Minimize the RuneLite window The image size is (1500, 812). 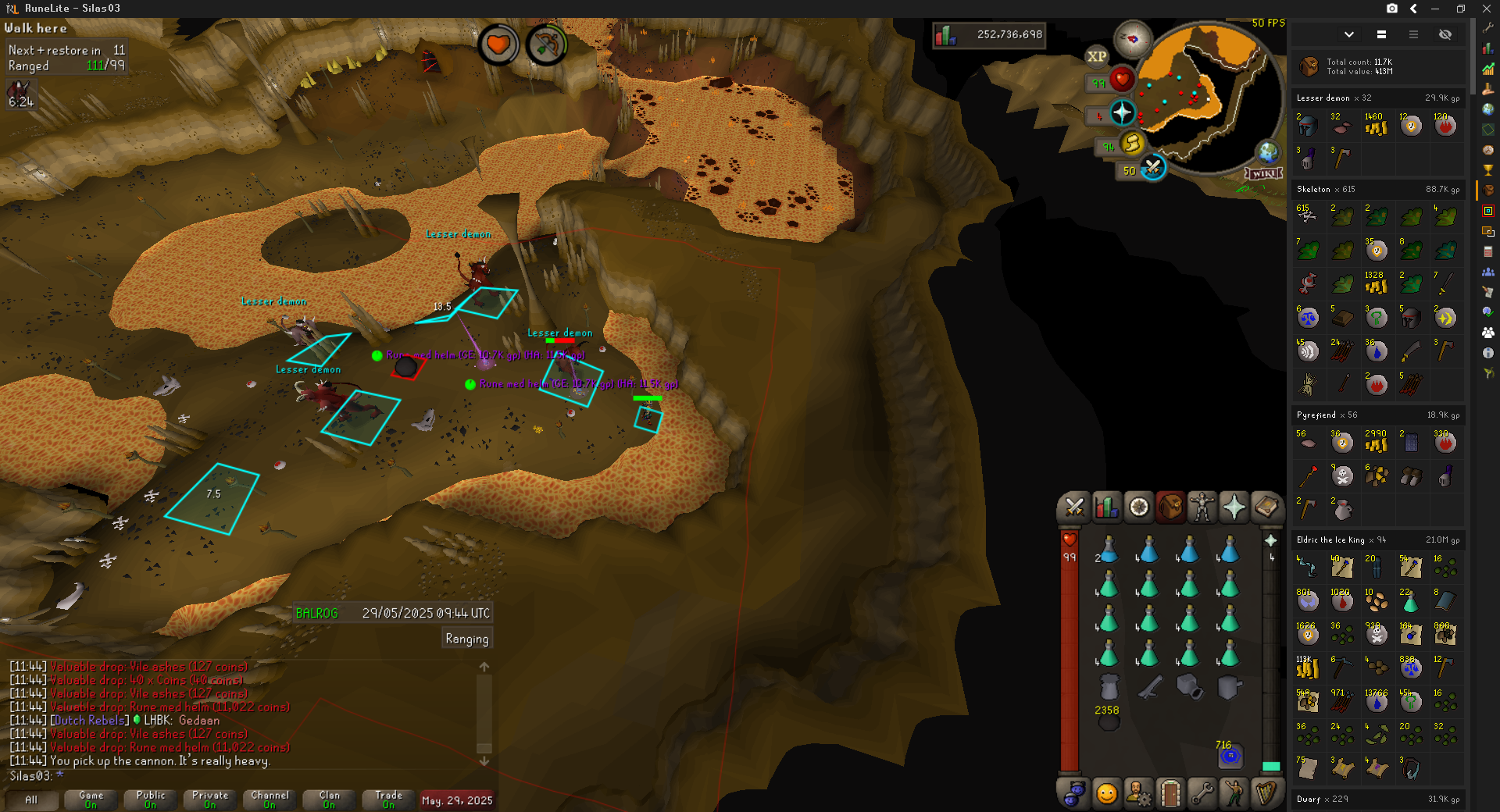coord(1435,9)
